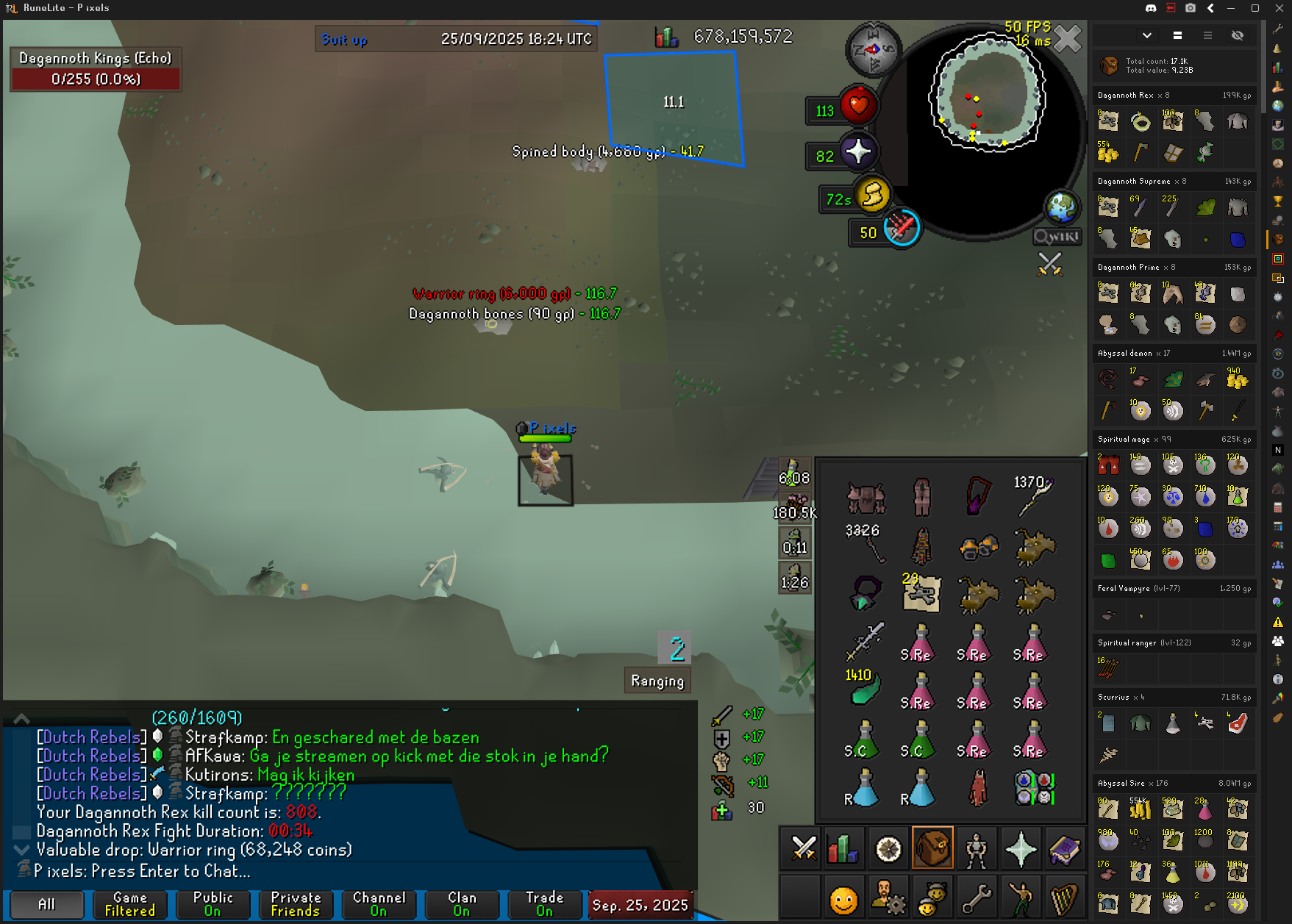Select the Public chat tab
This screenshot has height=924, width=1292.
point(213,904)
